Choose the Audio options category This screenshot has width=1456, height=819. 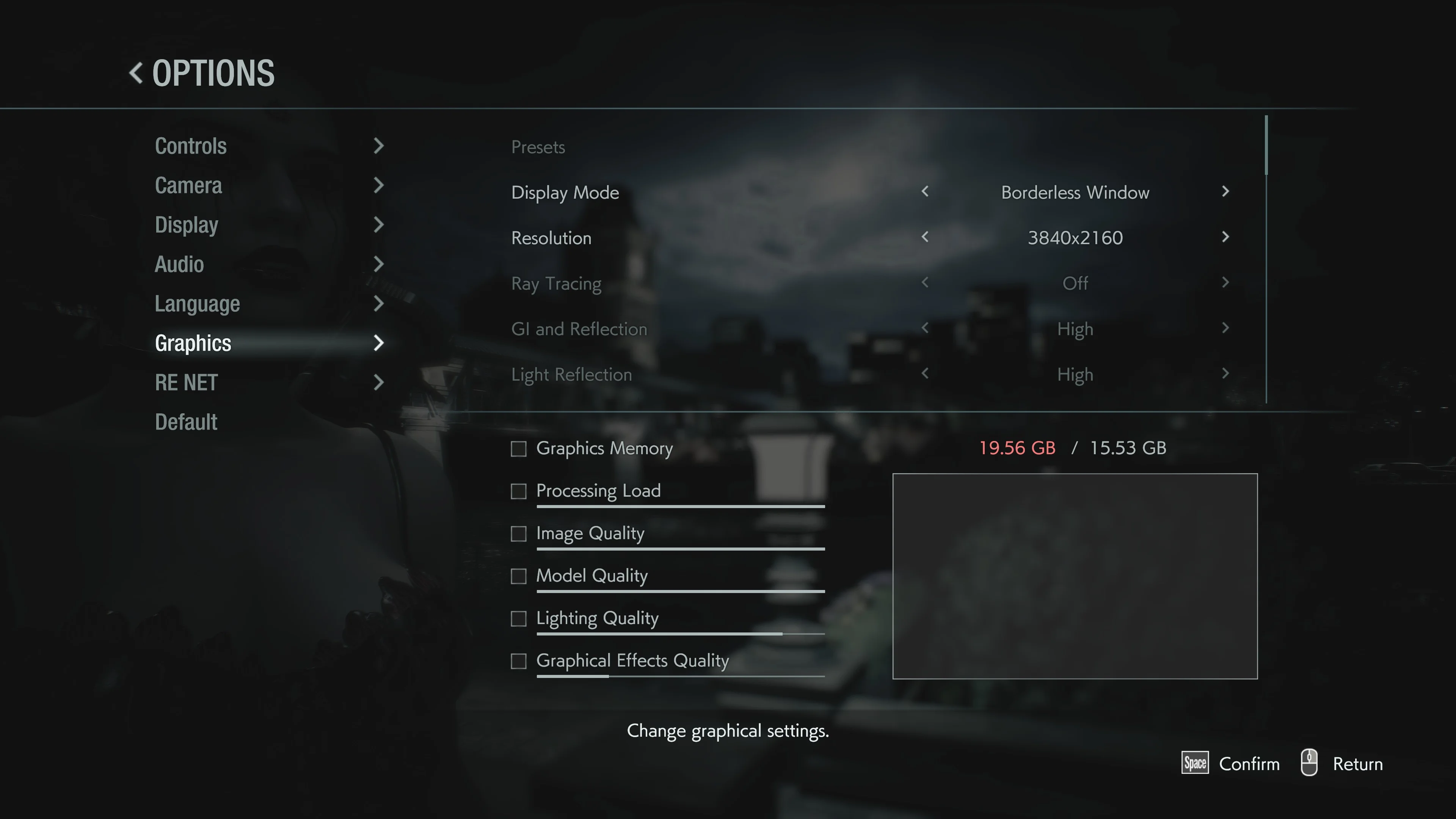click(179, 265)
